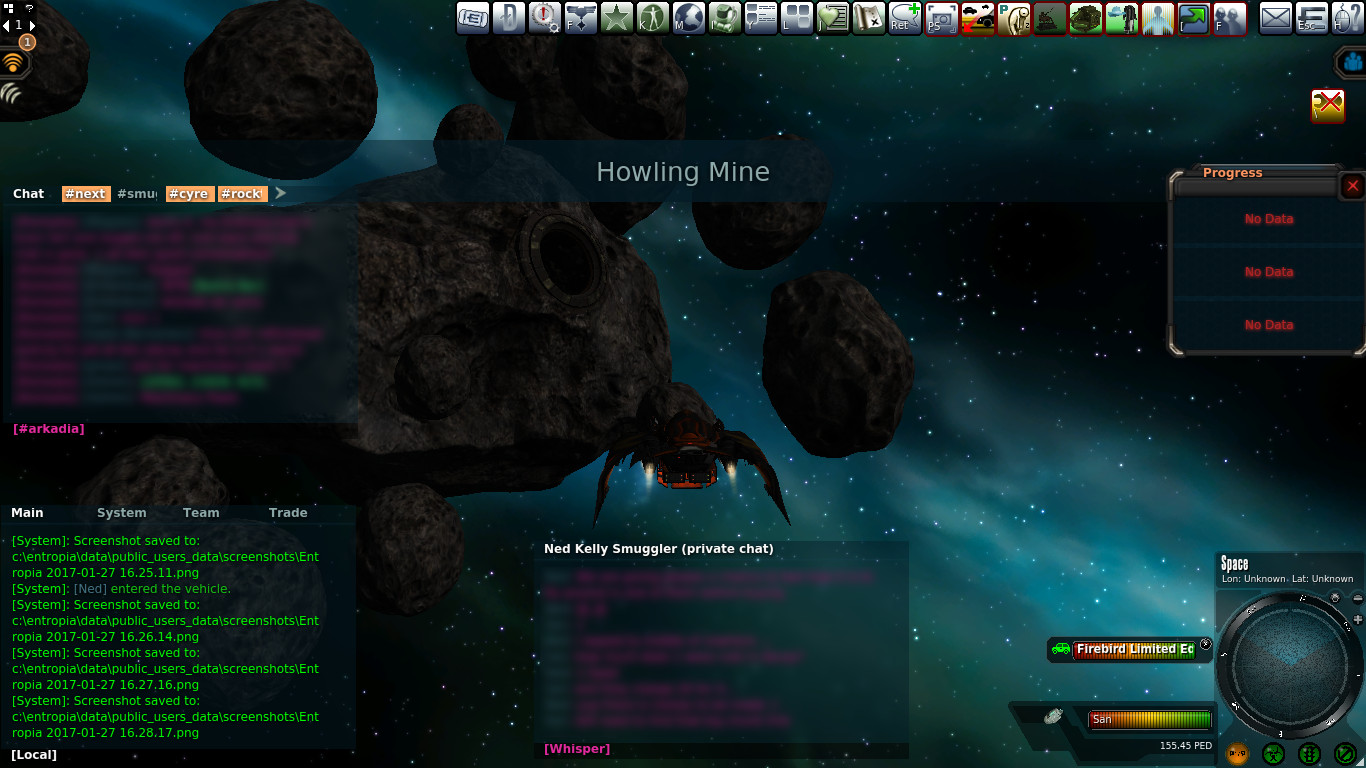This screenshot has width=1366, height=768.
Task: Switch to the System chat tab
Action: click(121, 513)
